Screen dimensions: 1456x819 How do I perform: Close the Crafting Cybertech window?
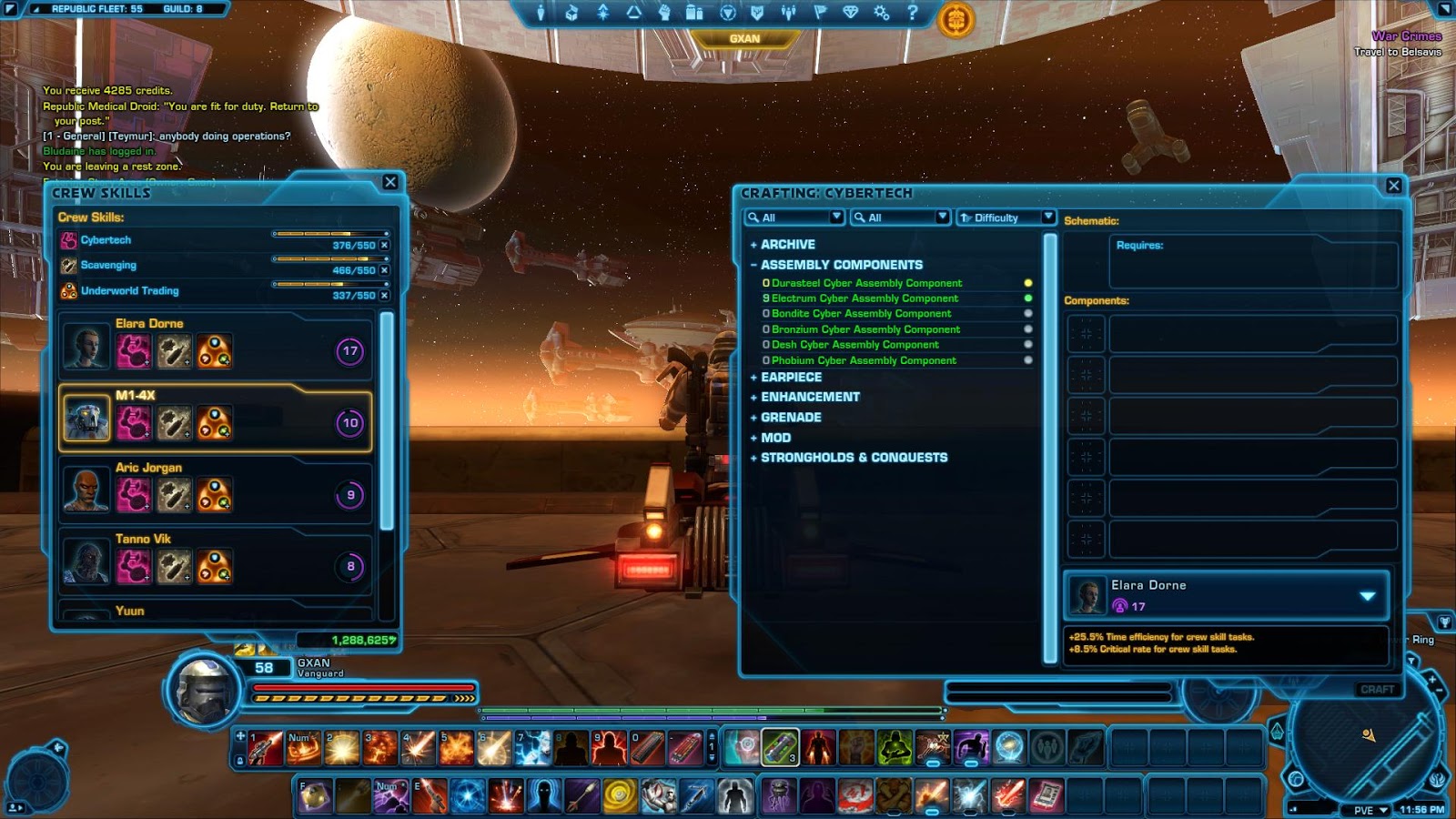(x=1393, y=186)
